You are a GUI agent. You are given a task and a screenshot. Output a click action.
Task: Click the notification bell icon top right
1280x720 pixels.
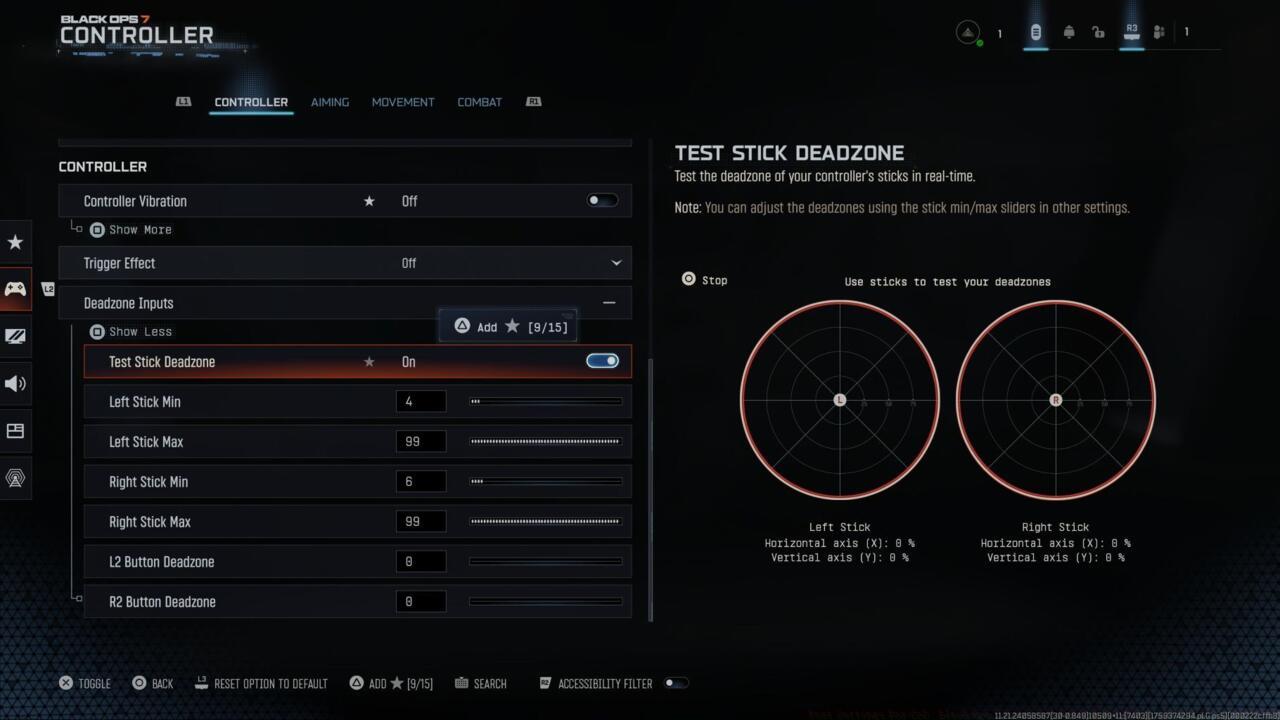tap(1068, 31)
